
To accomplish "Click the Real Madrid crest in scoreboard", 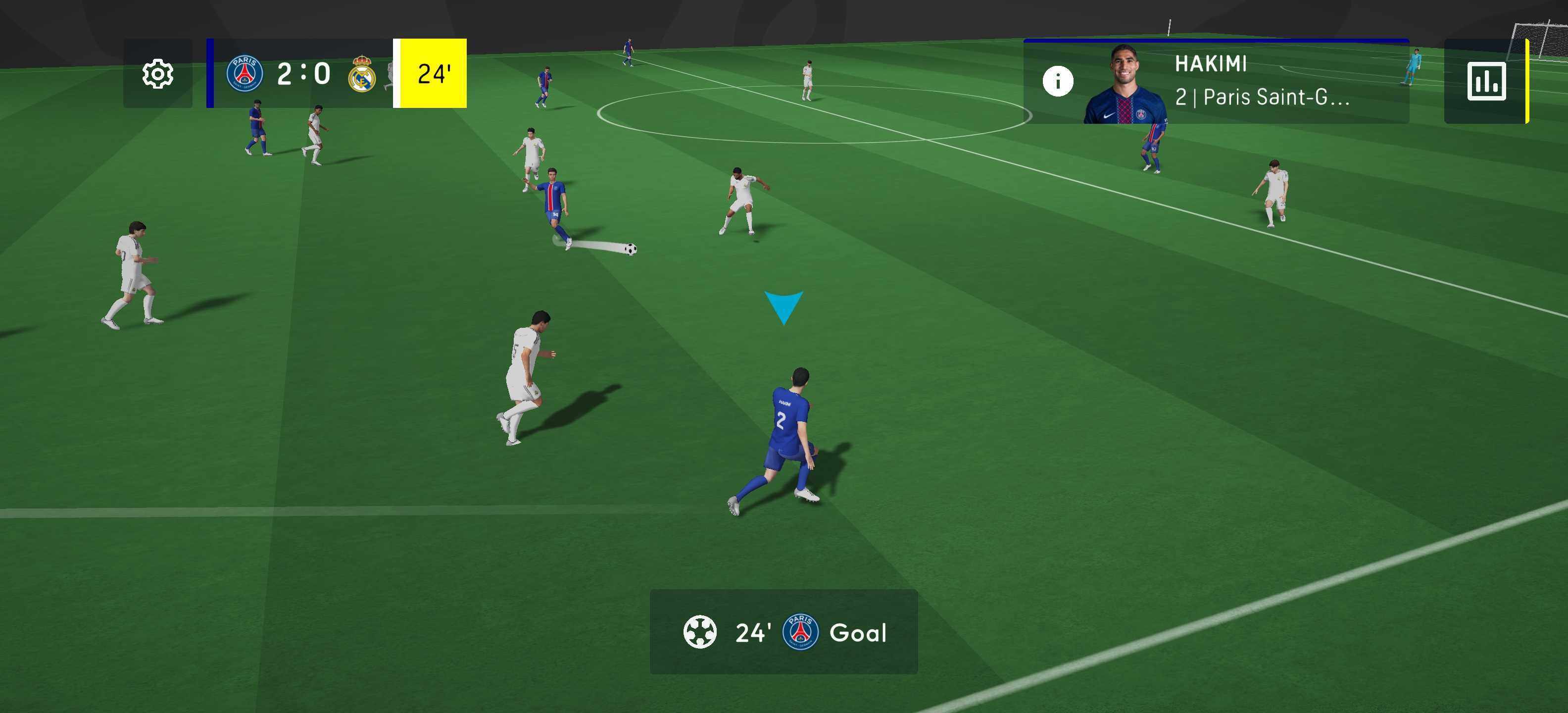I will [362, 75].
